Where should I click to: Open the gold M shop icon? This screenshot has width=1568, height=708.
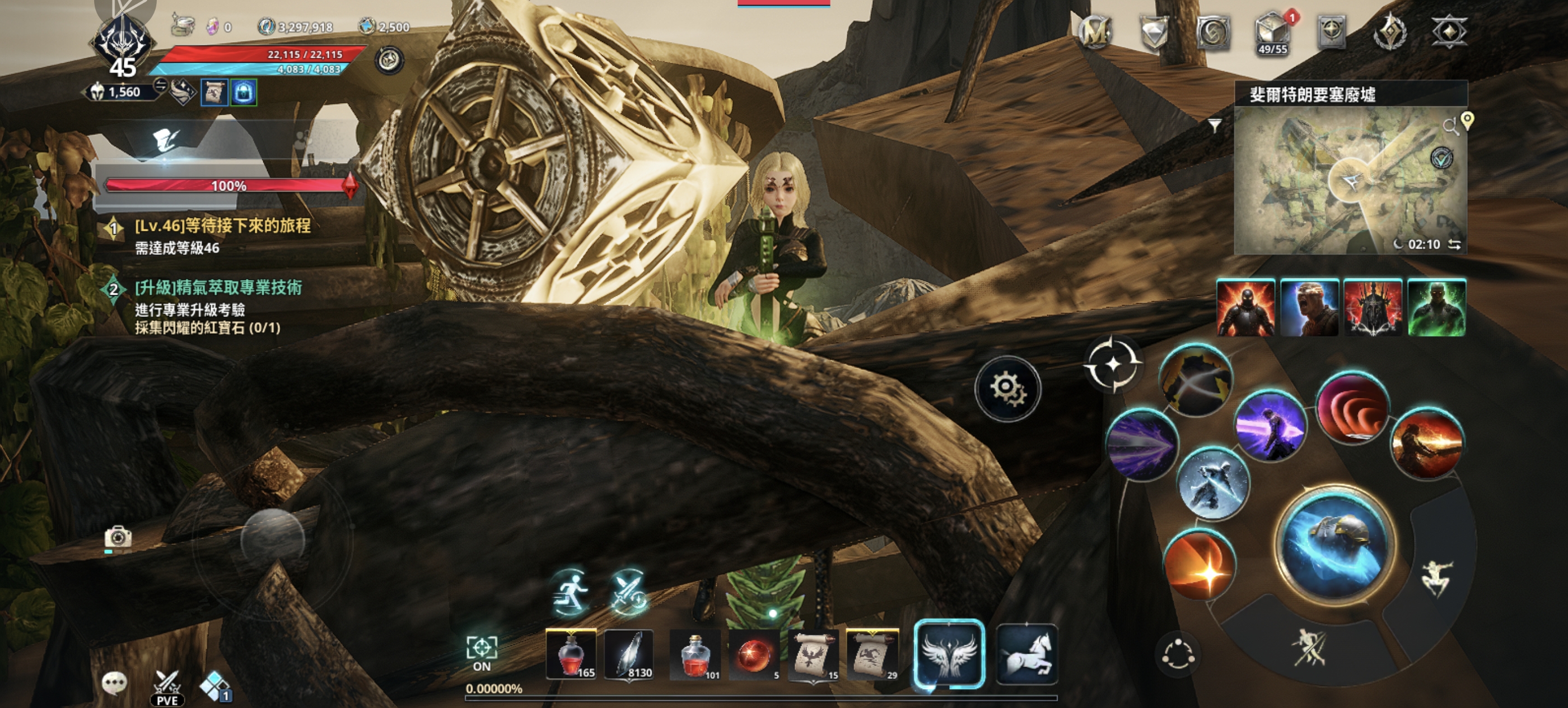[1095, 32]
